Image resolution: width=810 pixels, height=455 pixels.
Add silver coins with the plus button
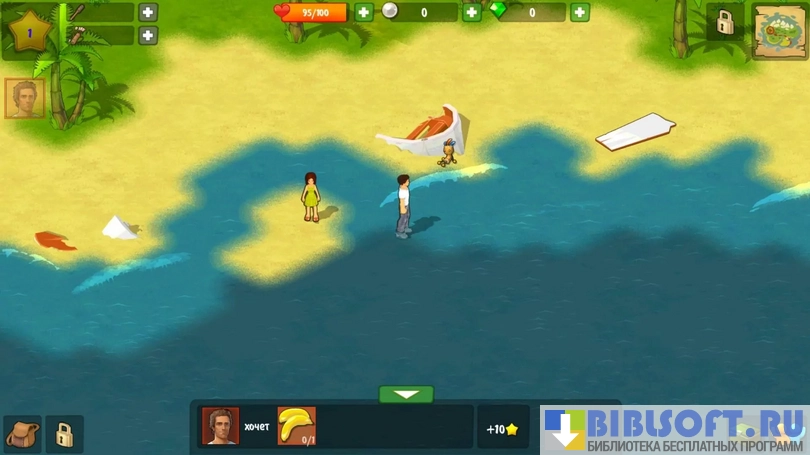pyautogui.click(x=472, y=12)
